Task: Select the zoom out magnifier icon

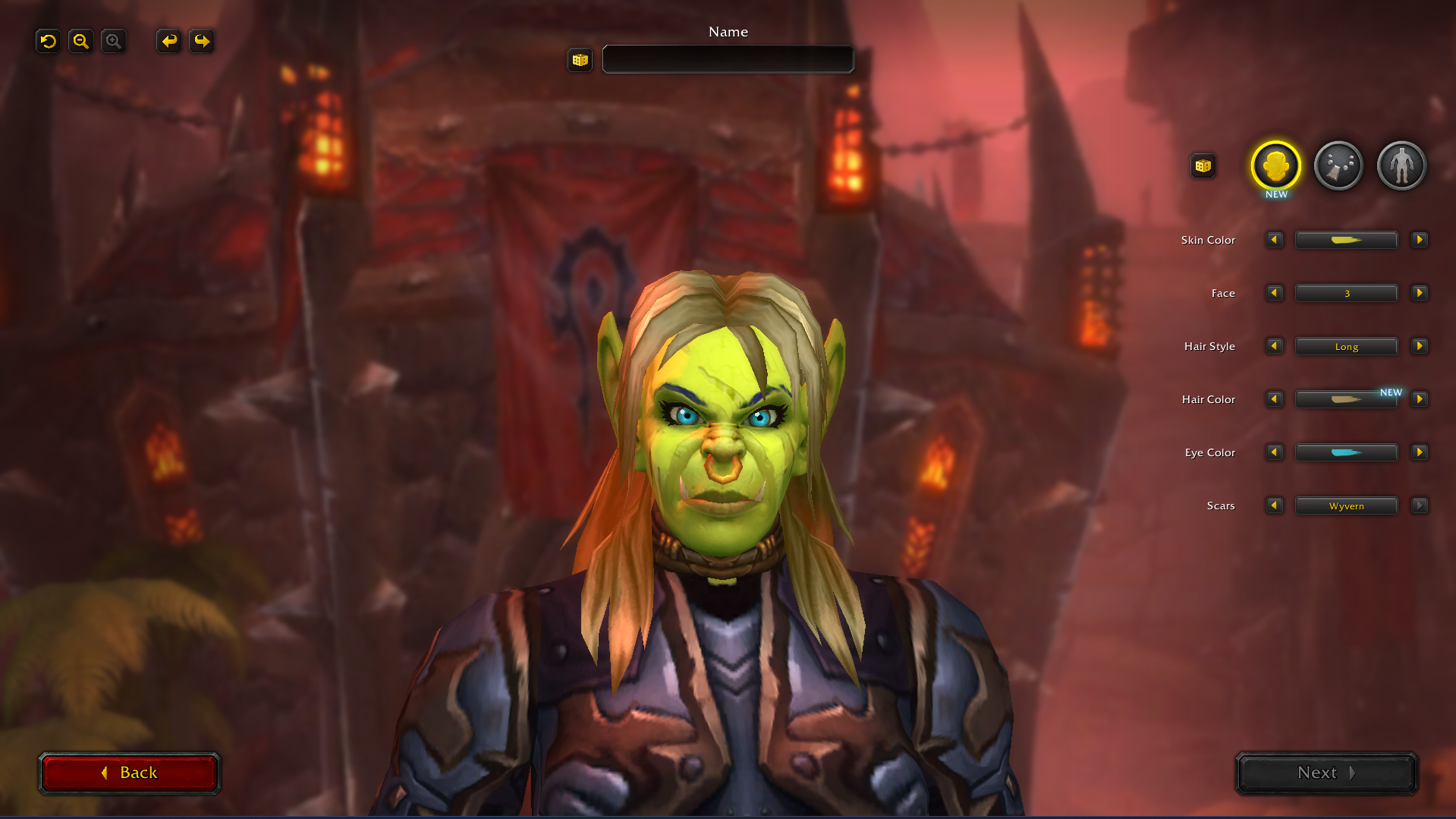Action: (80, 41)
